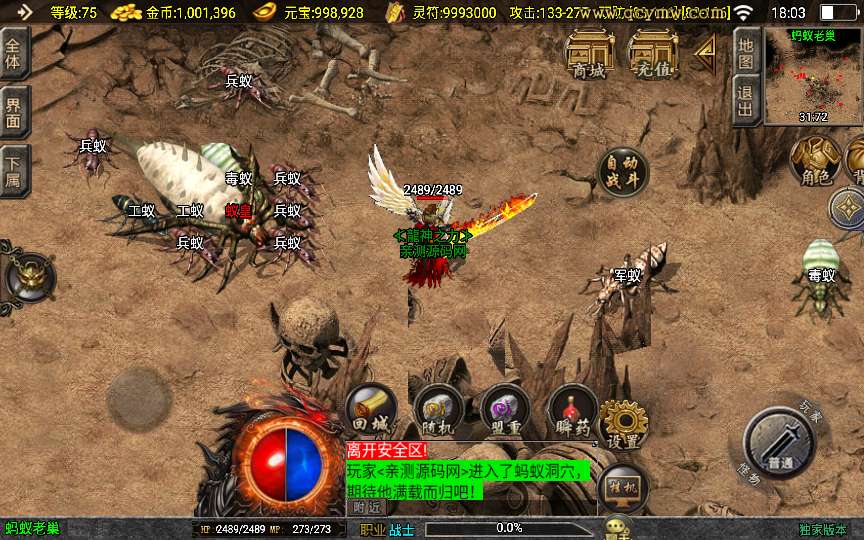The width and height of the screenshot is (864, 540).
Task: Open the 角色 character sheet
Action: tap(813, 160)
